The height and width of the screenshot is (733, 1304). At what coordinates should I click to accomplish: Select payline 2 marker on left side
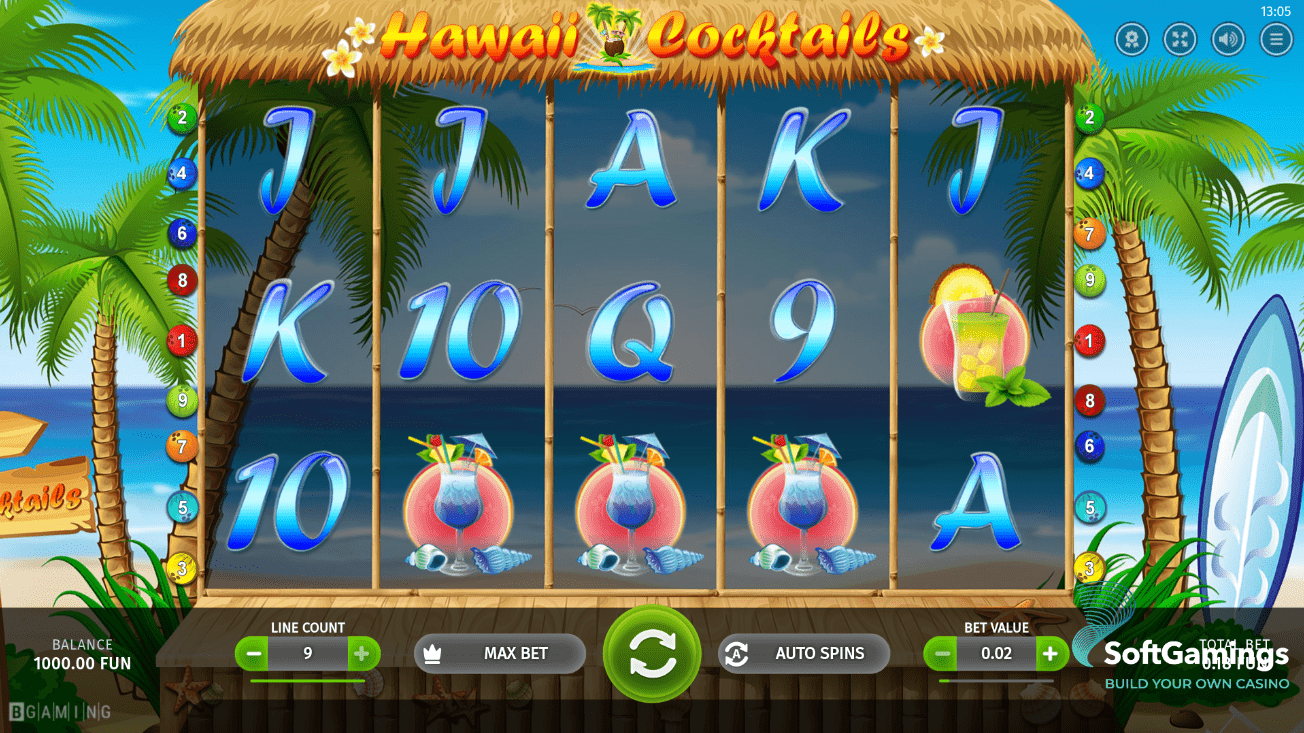pyautogui.click(x=182, y=118)
